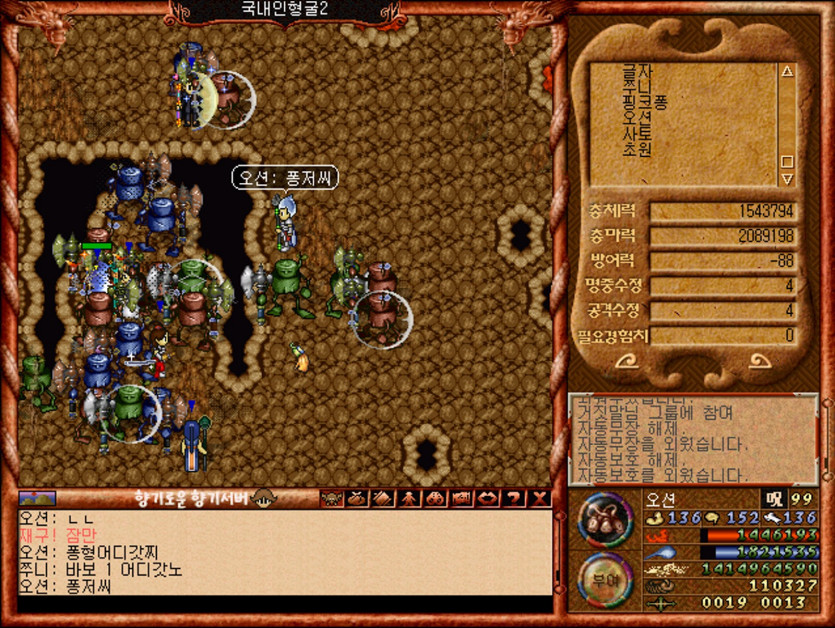The height and width of the screenshot is (628, 835).
Task: Click the skull face toolbar icon
Action: 330,499
